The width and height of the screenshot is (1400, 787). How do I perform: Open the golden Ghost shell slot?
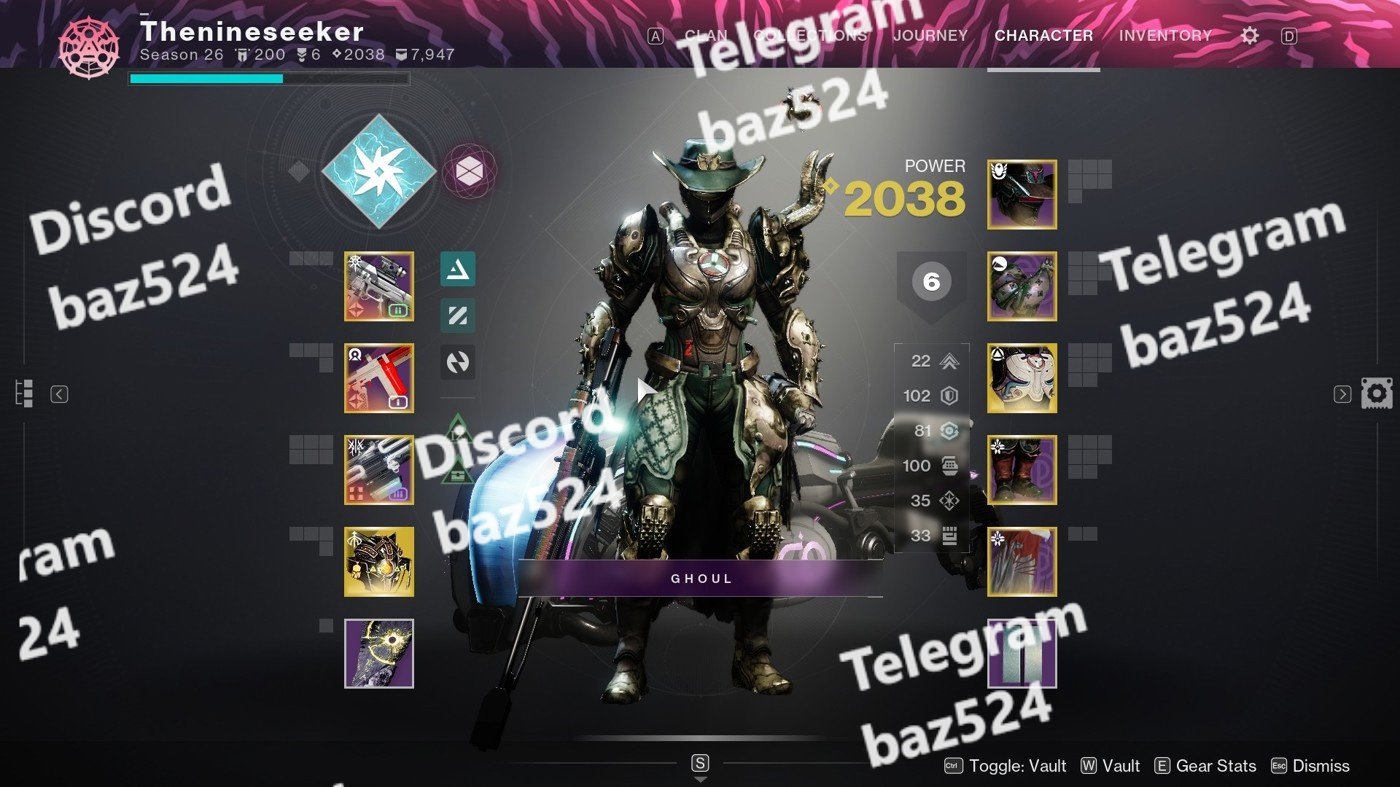pyautogui.click(x=379, y=562)
